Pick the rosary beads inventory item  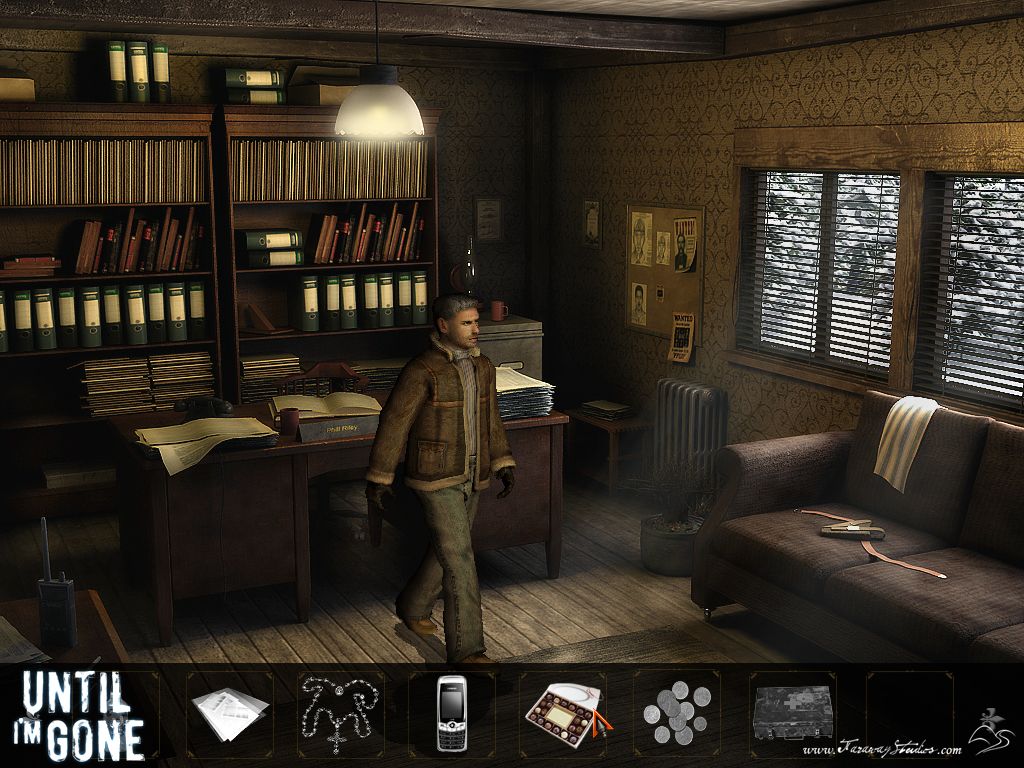point(338,711)
